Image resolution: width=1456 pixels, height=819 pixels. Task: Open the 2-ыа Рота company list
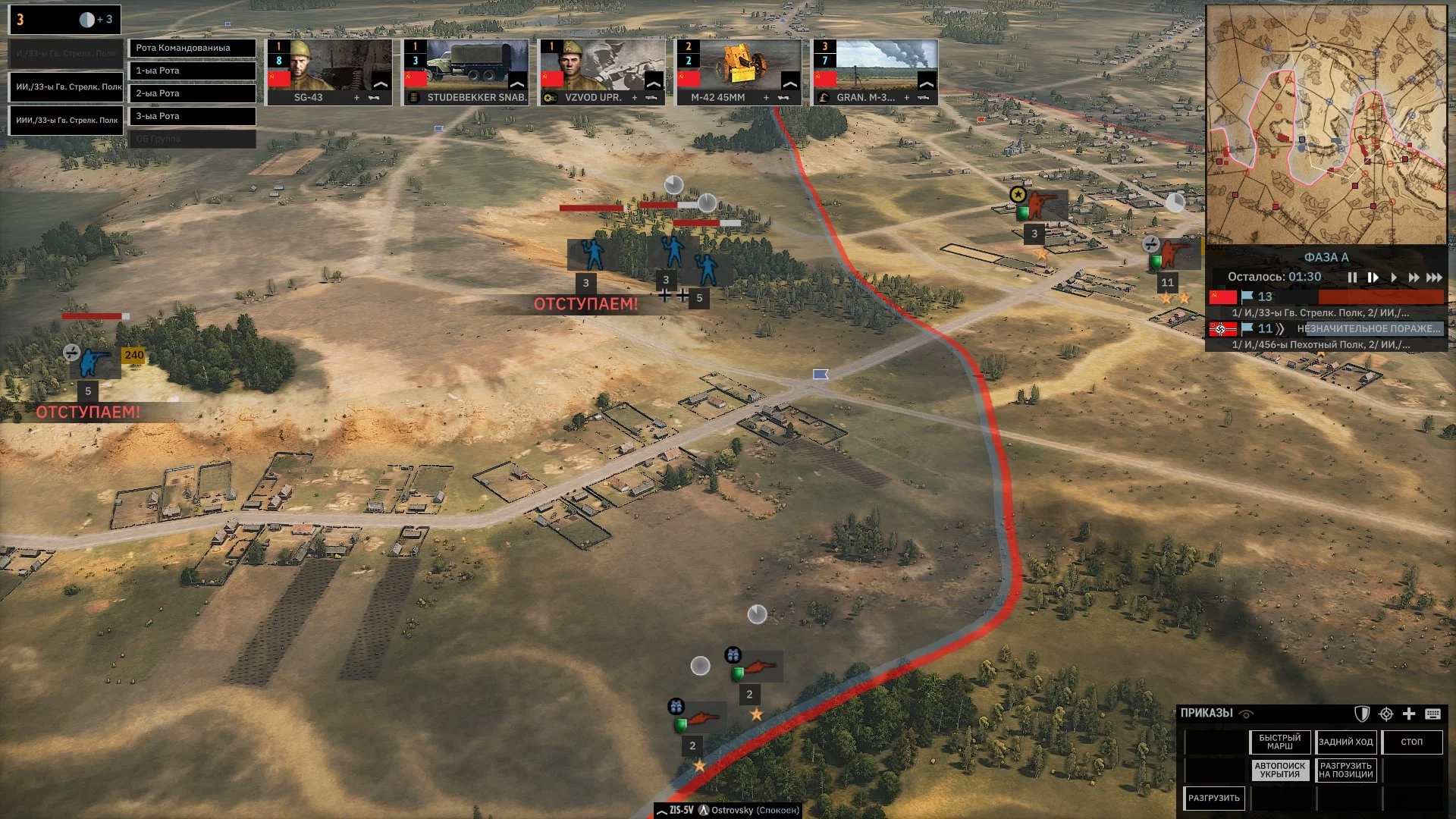click(192, 93)
